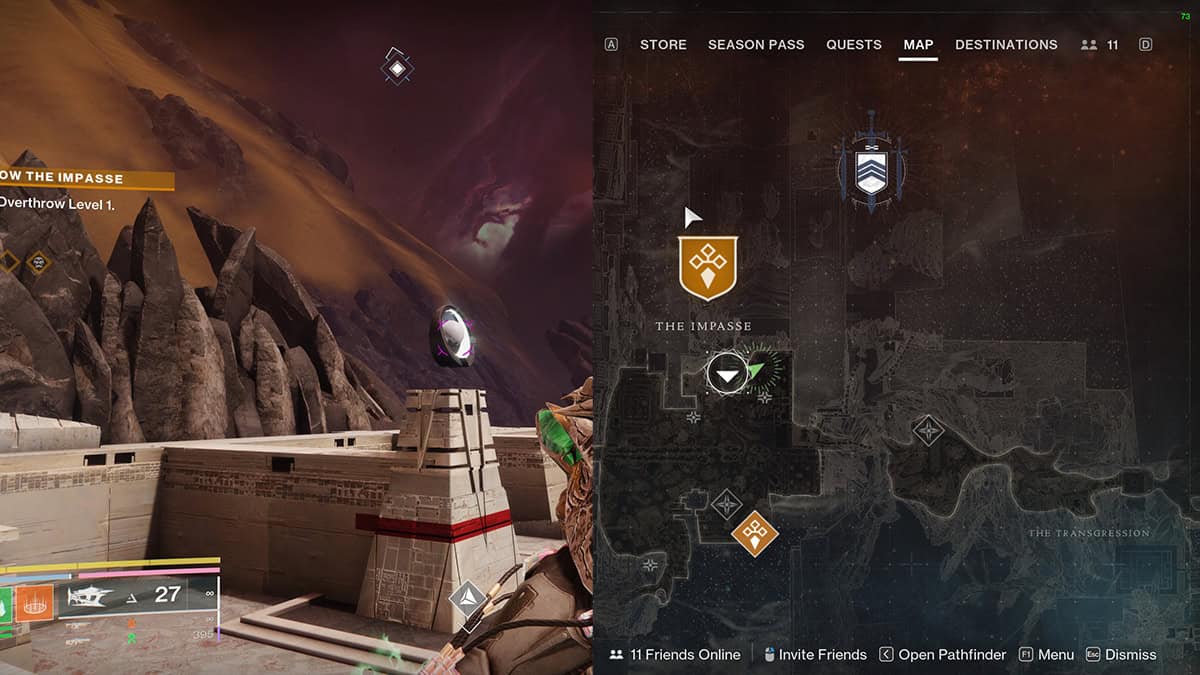
Task: Select the Map tab
Action: pos(918,45)
